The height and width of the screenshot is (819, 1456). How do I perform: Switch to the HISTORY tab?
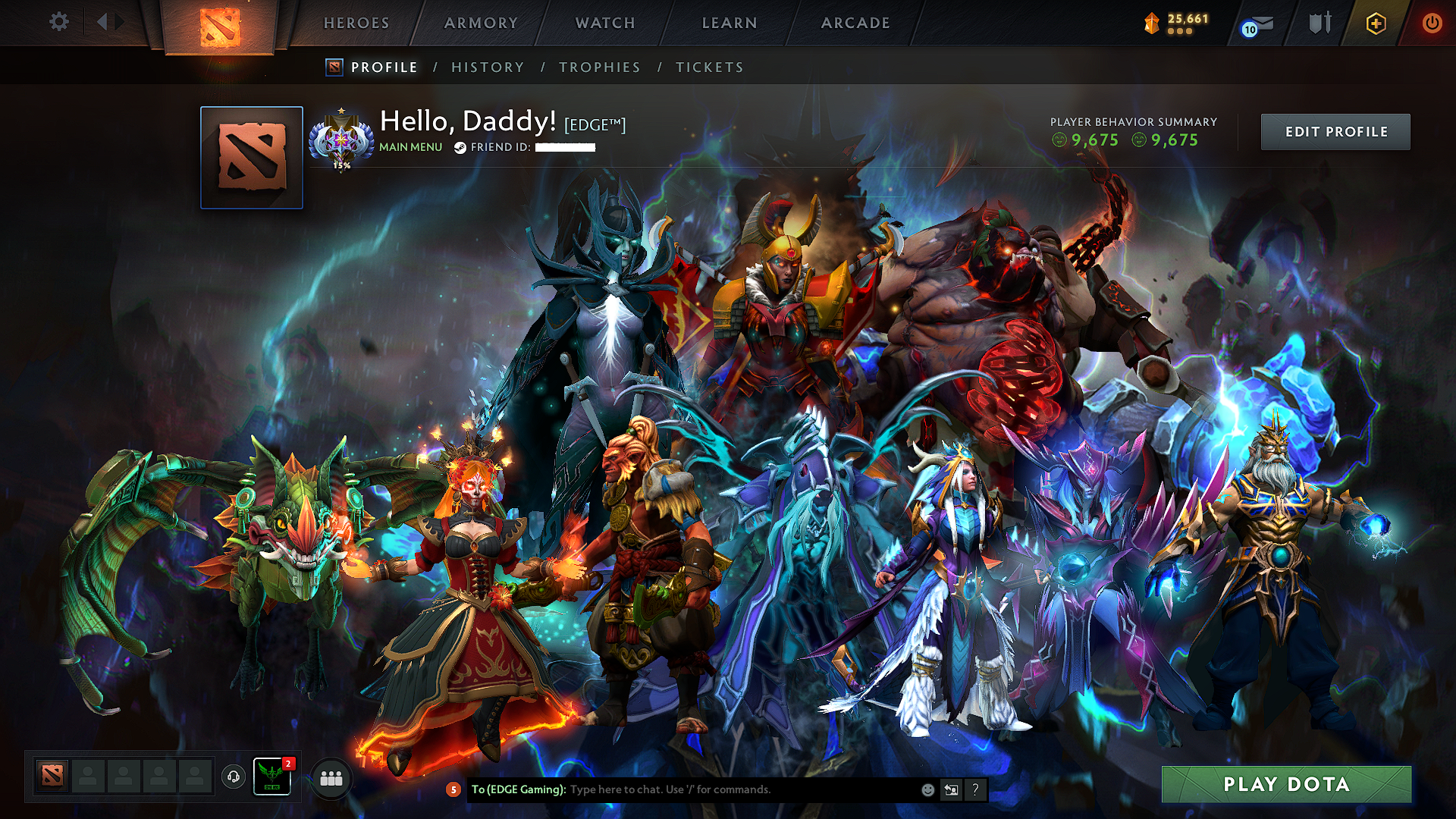488,67
